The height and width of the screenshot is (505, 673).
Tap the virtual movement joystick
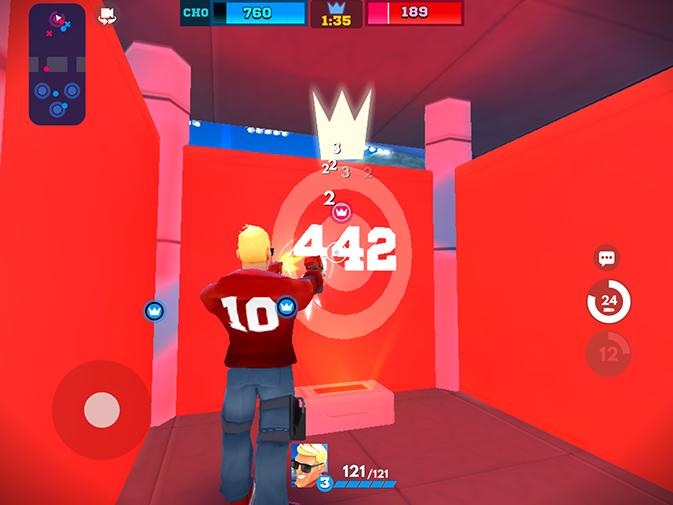[101, 409]
